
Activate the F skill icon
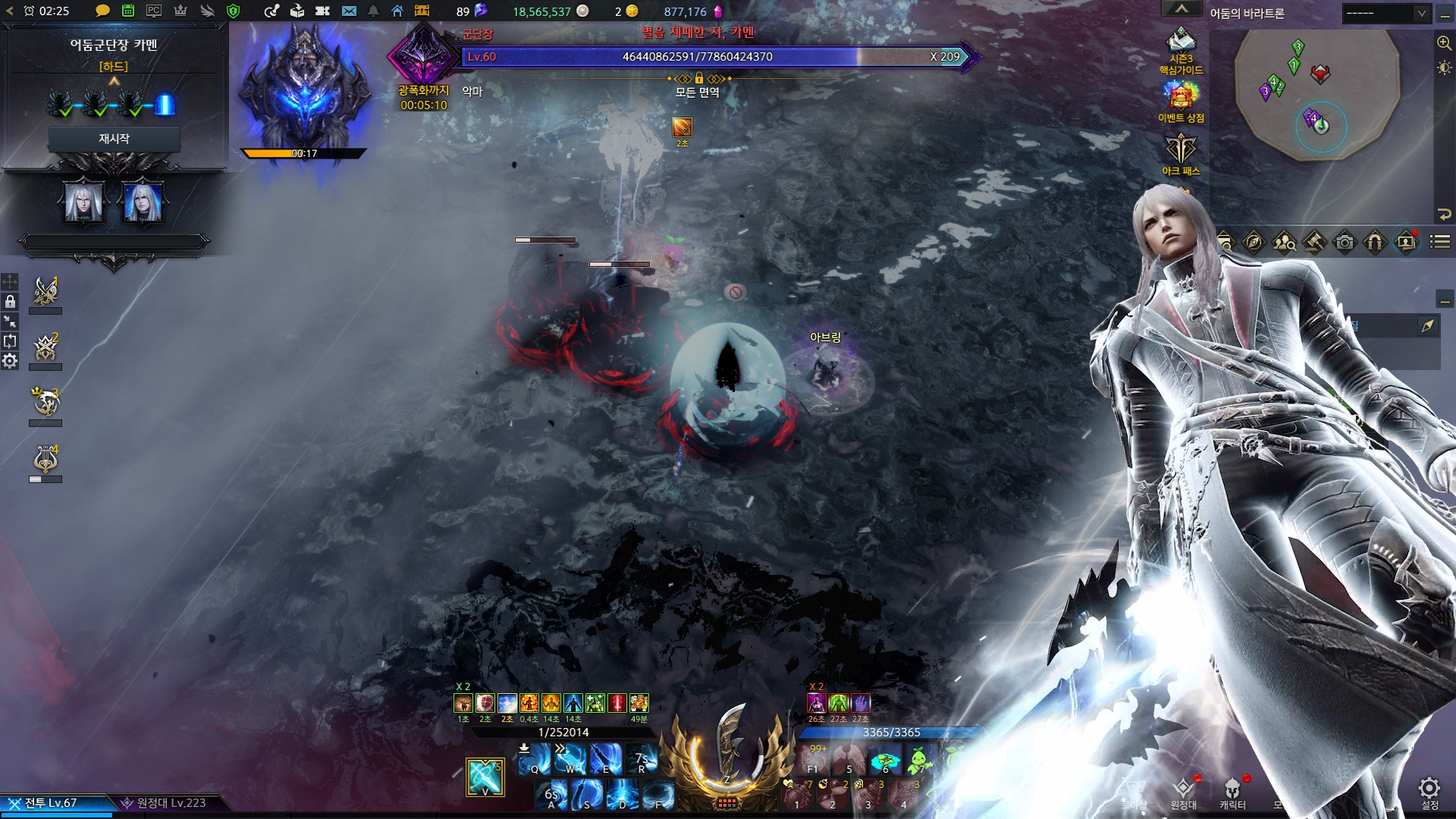tap(657, 795)
